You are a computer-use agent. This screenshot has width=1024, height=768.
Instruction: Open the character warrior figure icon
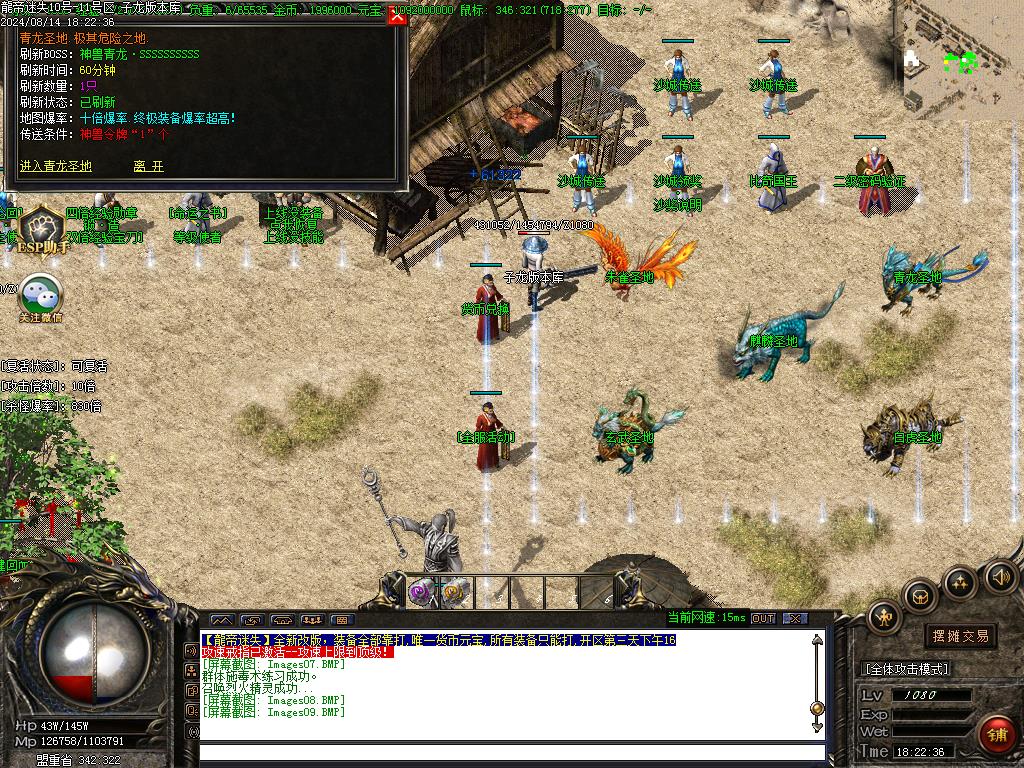[884, 617]
